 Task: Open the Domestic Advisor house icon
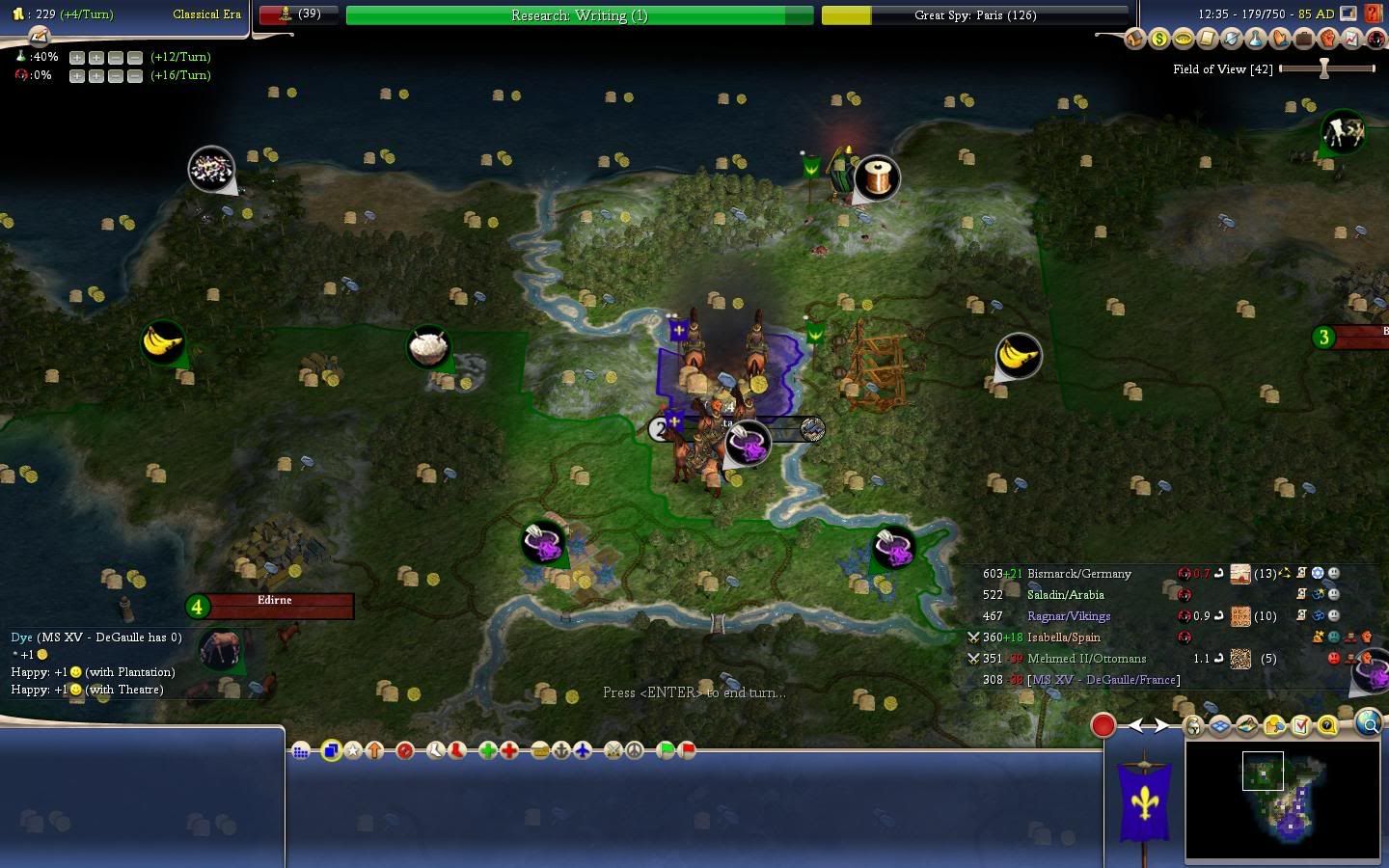pos(1134,39)
